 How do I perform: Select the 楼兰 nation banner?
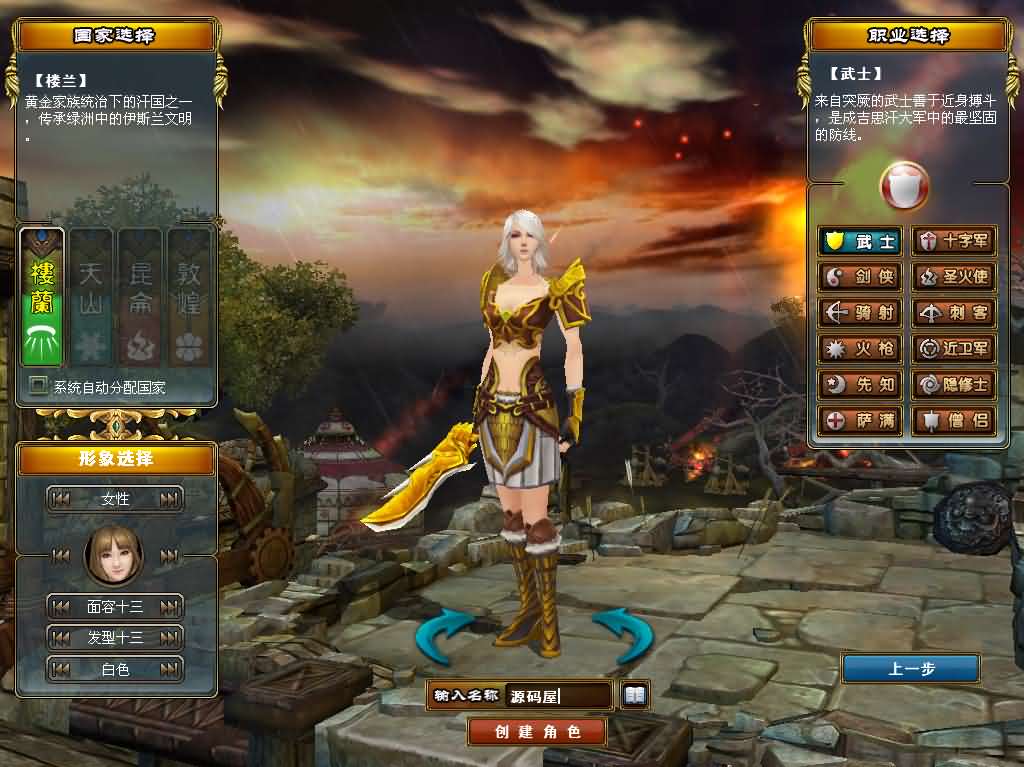click(x=42, y=297)
